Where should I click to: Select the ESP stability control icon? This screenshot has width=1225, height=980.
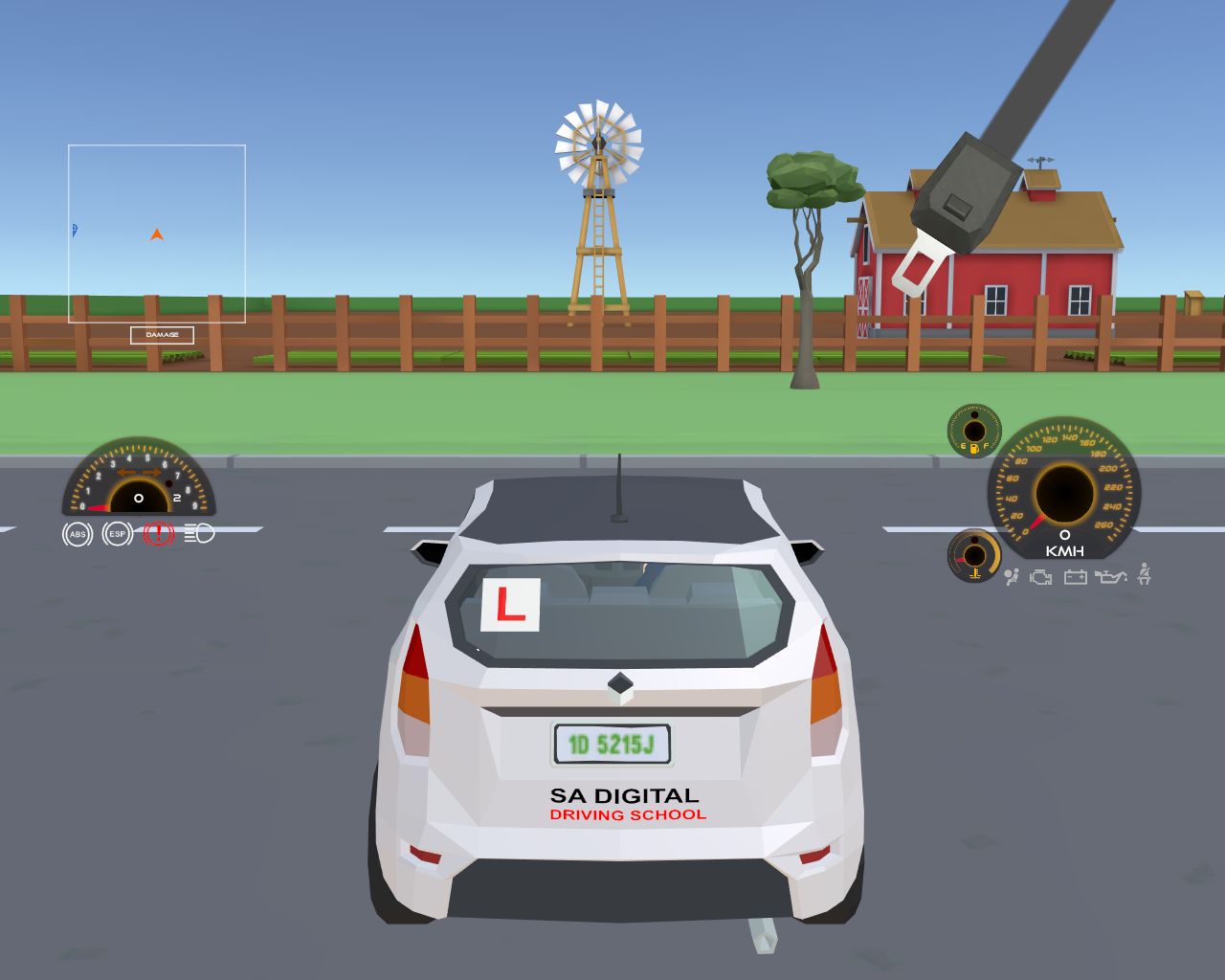click(118, 533)
